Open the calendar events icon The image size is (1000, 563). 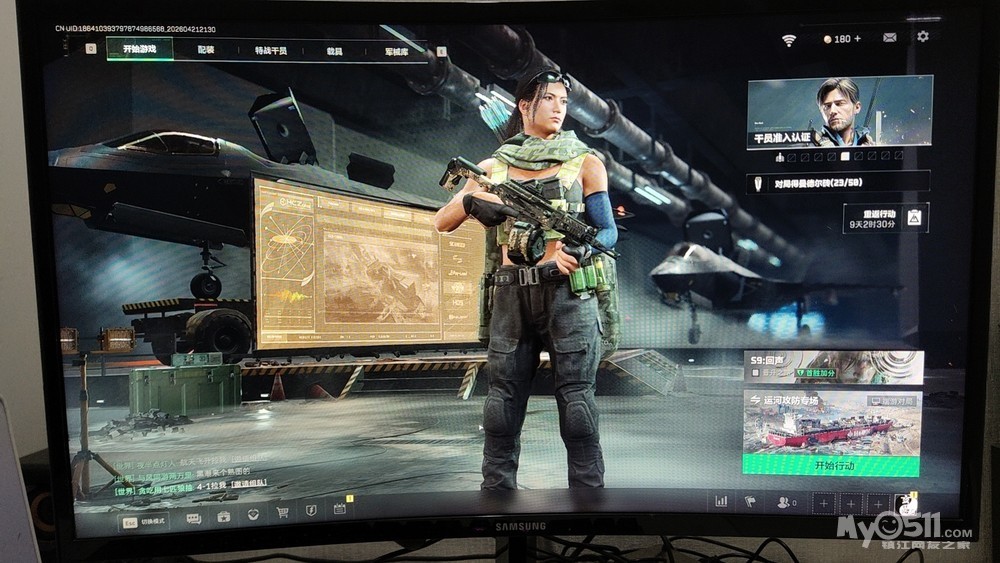point(339,509)
